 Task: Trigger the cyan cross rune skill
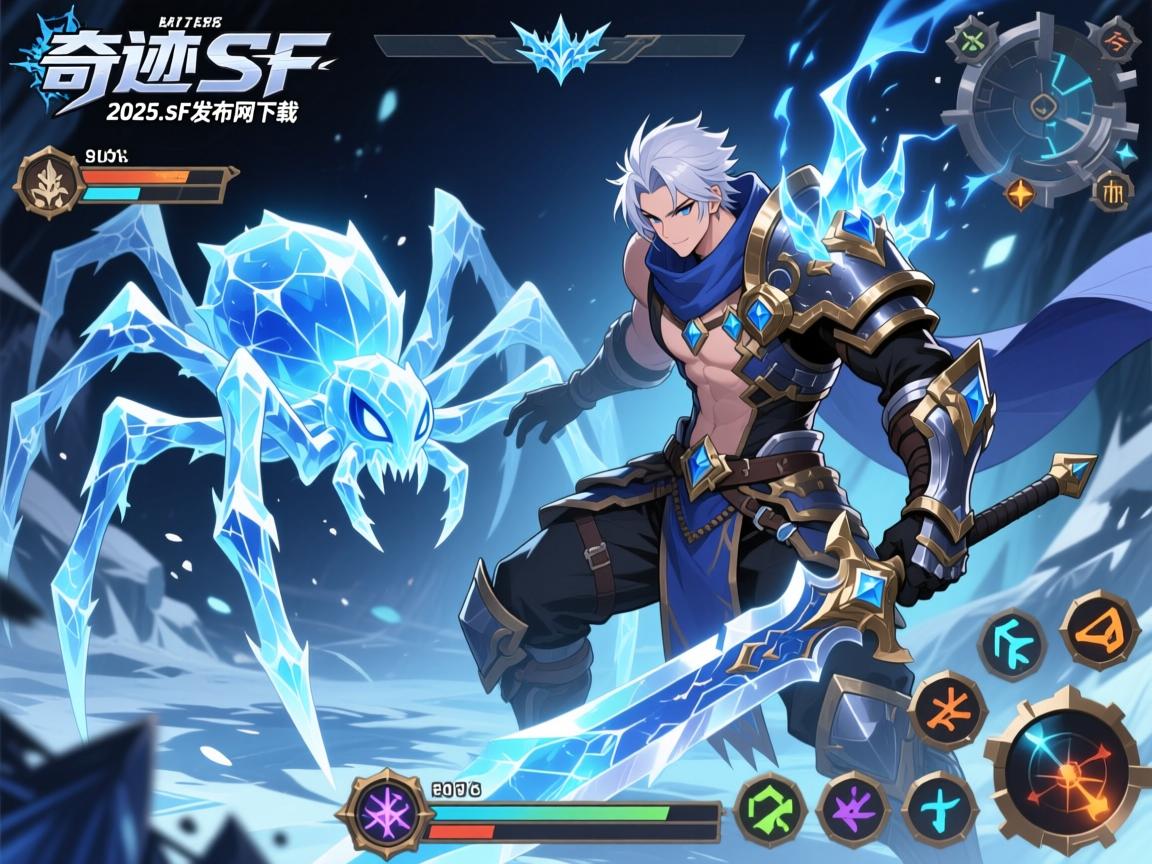click(x=940, y=808)
